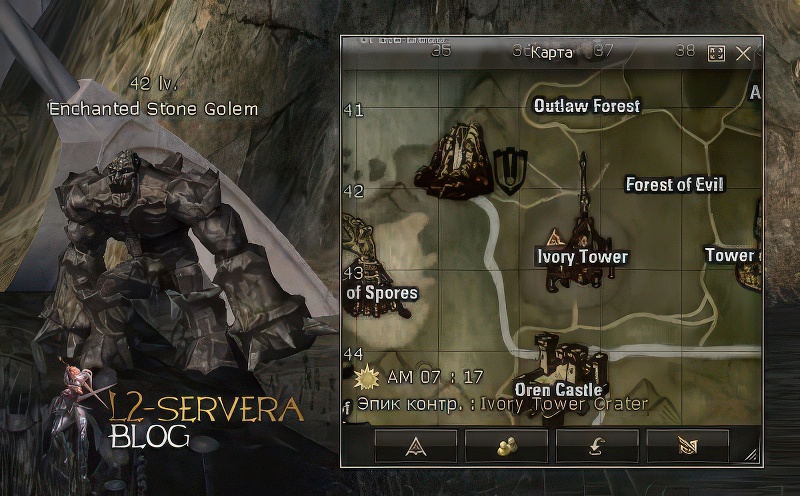Click the crossed-out flag button under map
The width and height of the screenshot is (800, 496).
click(x=687, y=446)
